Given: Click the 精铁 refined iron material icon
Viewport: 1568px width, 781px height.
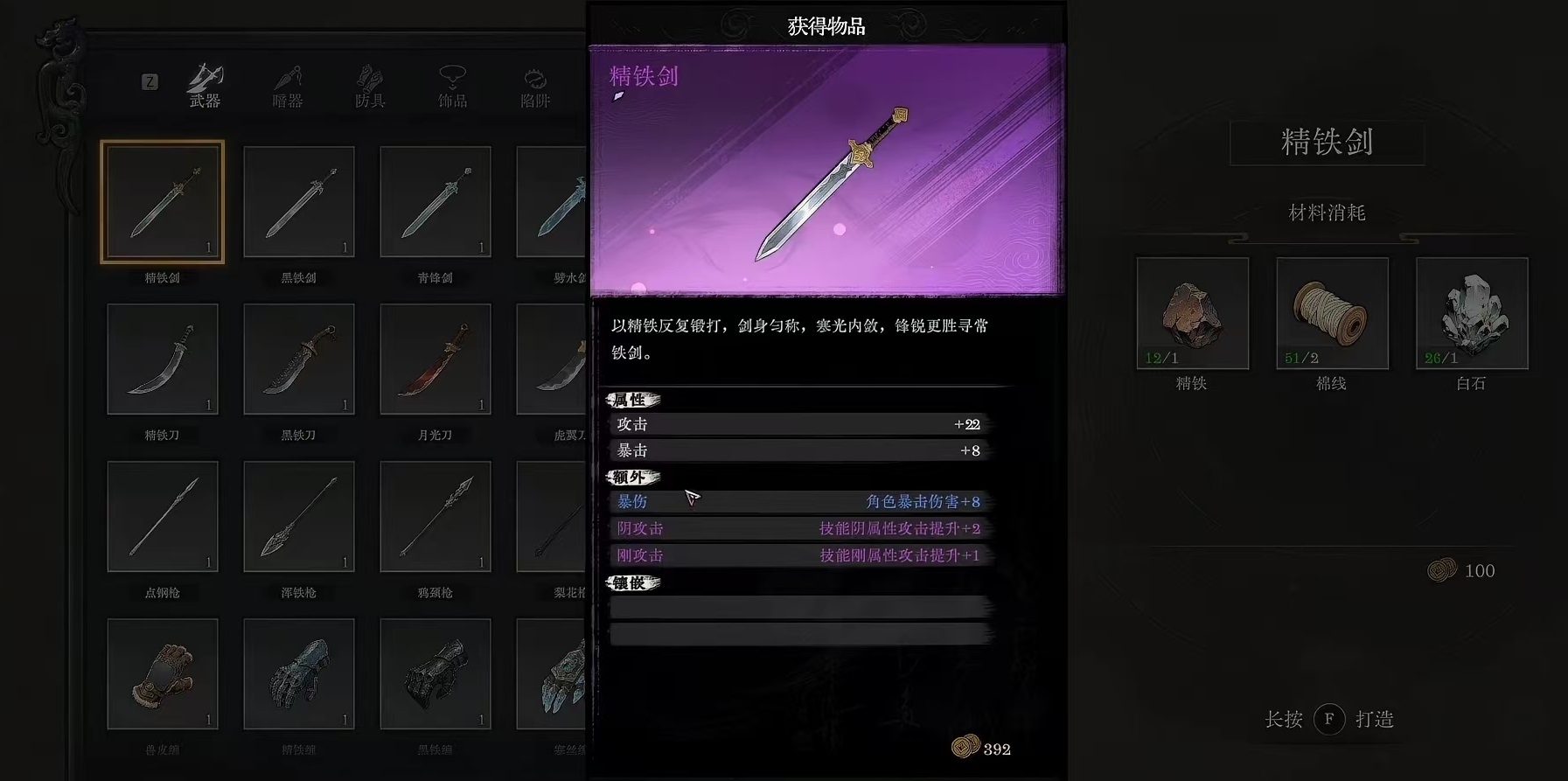Looking at the screenshot, I should 1191,313.
